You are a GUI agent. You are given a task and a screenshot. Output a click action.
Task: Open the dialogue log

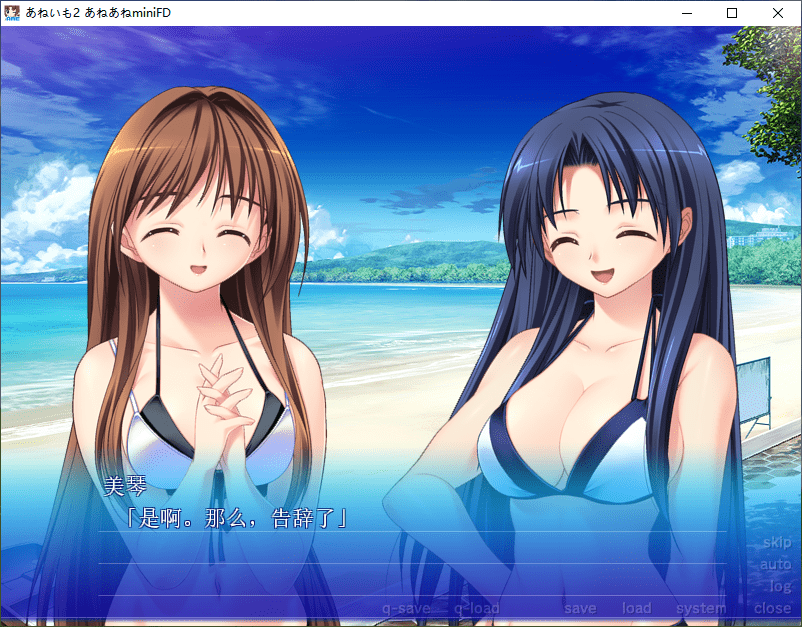click(x=780, y=586)
